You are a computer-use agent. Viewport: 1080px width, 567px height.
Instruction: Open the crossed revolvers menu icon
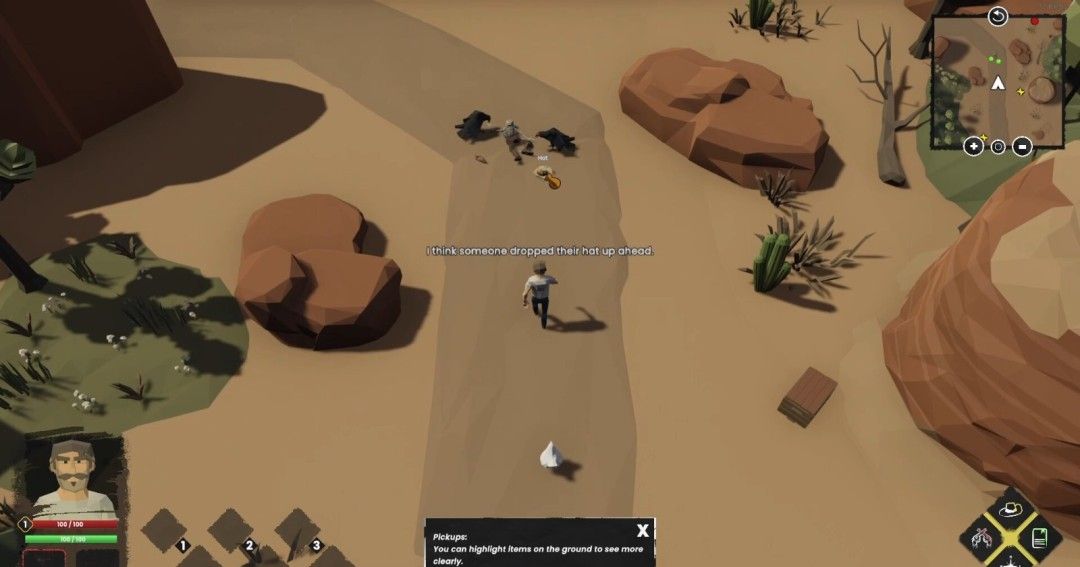(983, 538)
